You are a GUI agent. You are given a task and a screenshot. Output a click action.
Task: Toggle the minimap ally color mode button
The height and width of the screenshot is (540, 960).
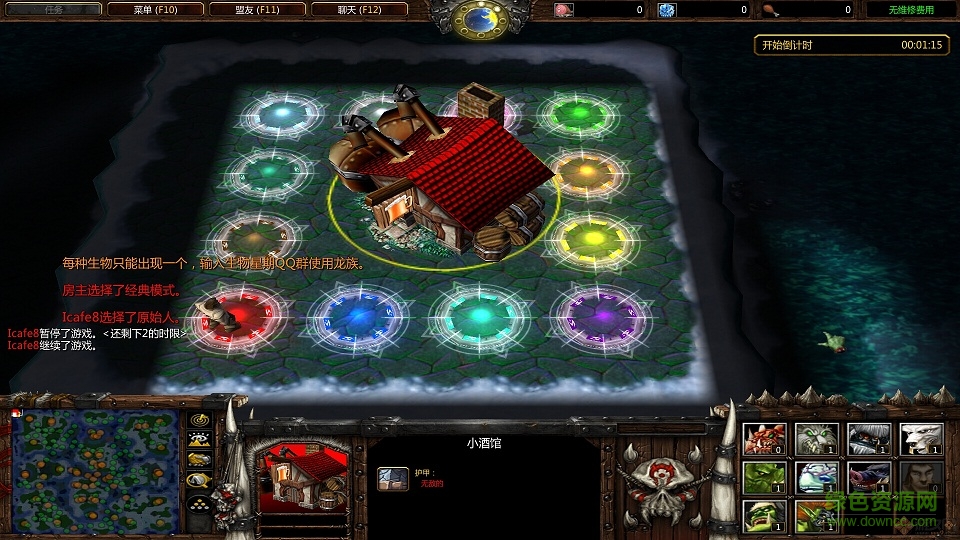tap(199, 459)
